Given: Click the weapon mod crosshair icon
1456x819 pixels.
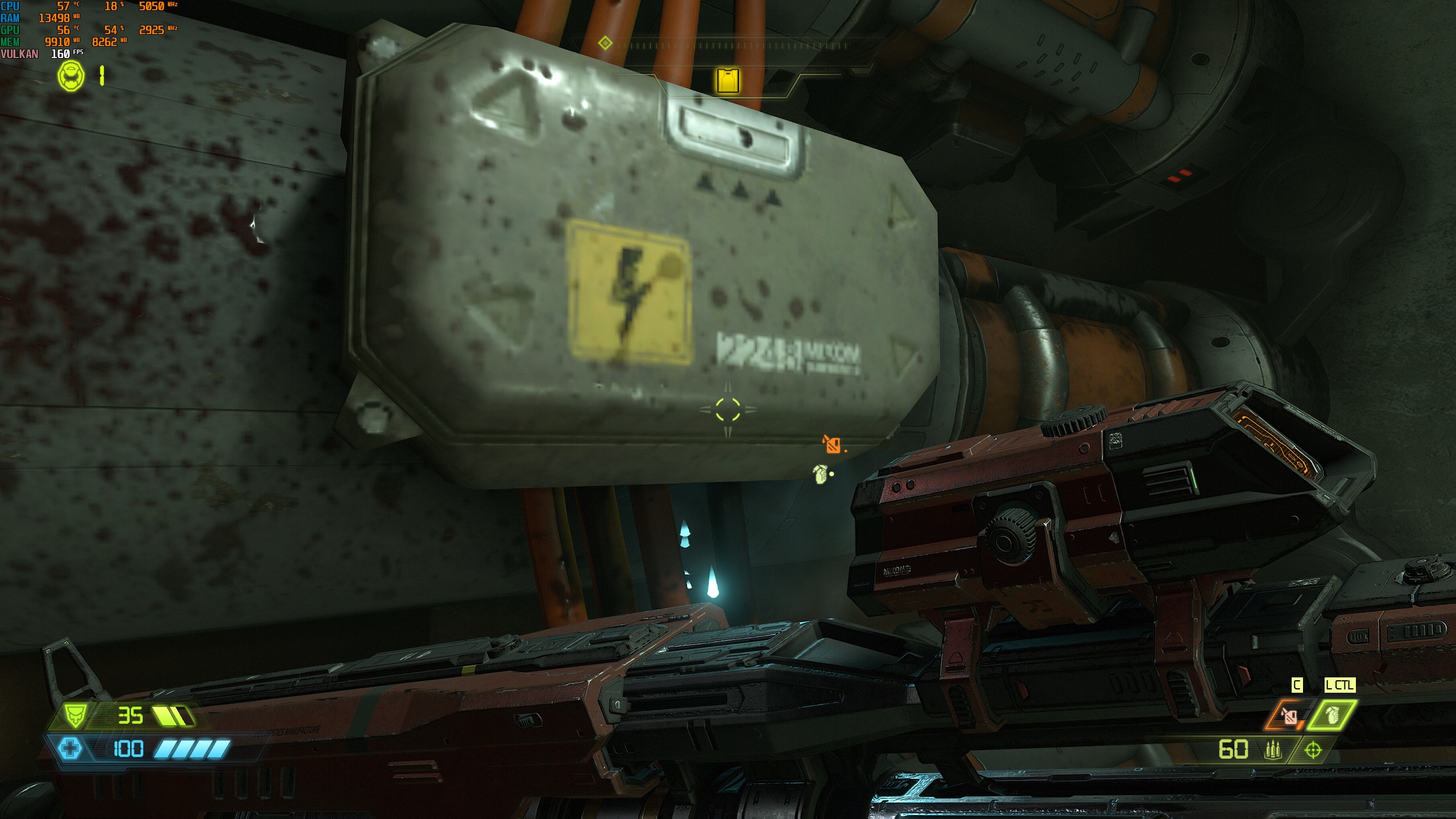Looking at the screenshot, I should (1313, 751).
